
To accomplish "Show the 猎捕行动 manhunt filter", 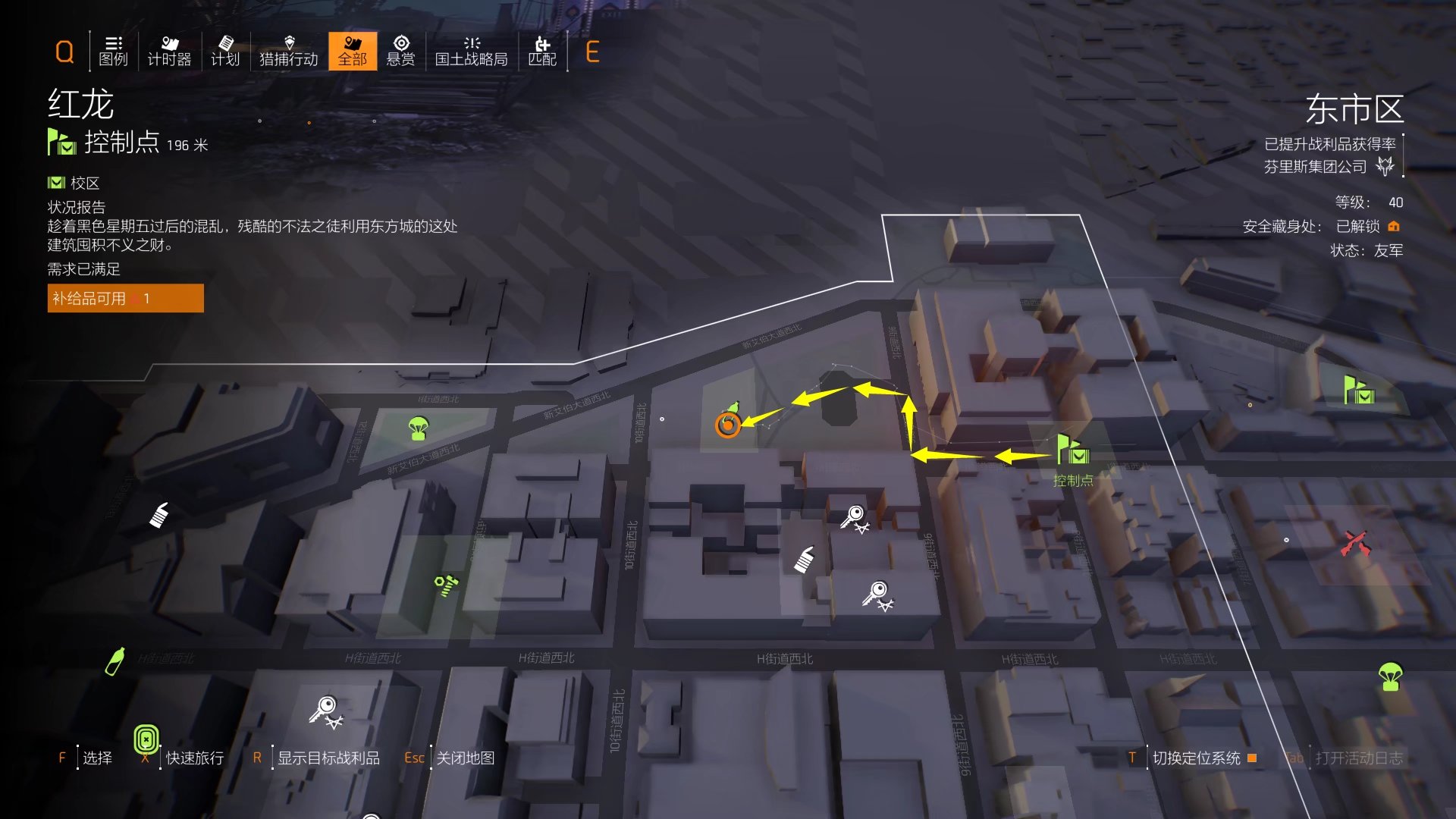I will (x=288, y=51).
